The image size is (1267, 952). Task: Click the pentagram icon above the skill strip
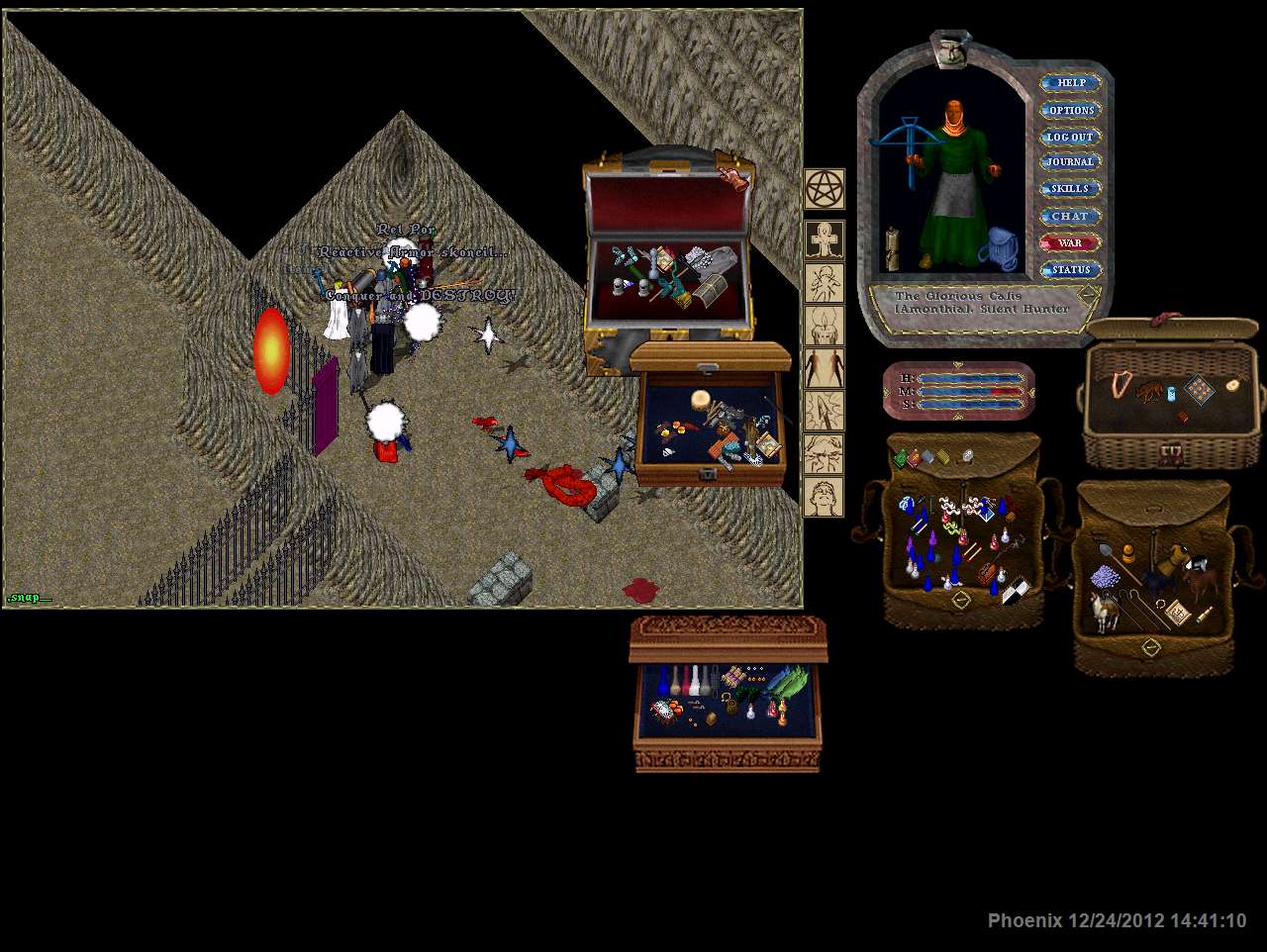(824, 189)
